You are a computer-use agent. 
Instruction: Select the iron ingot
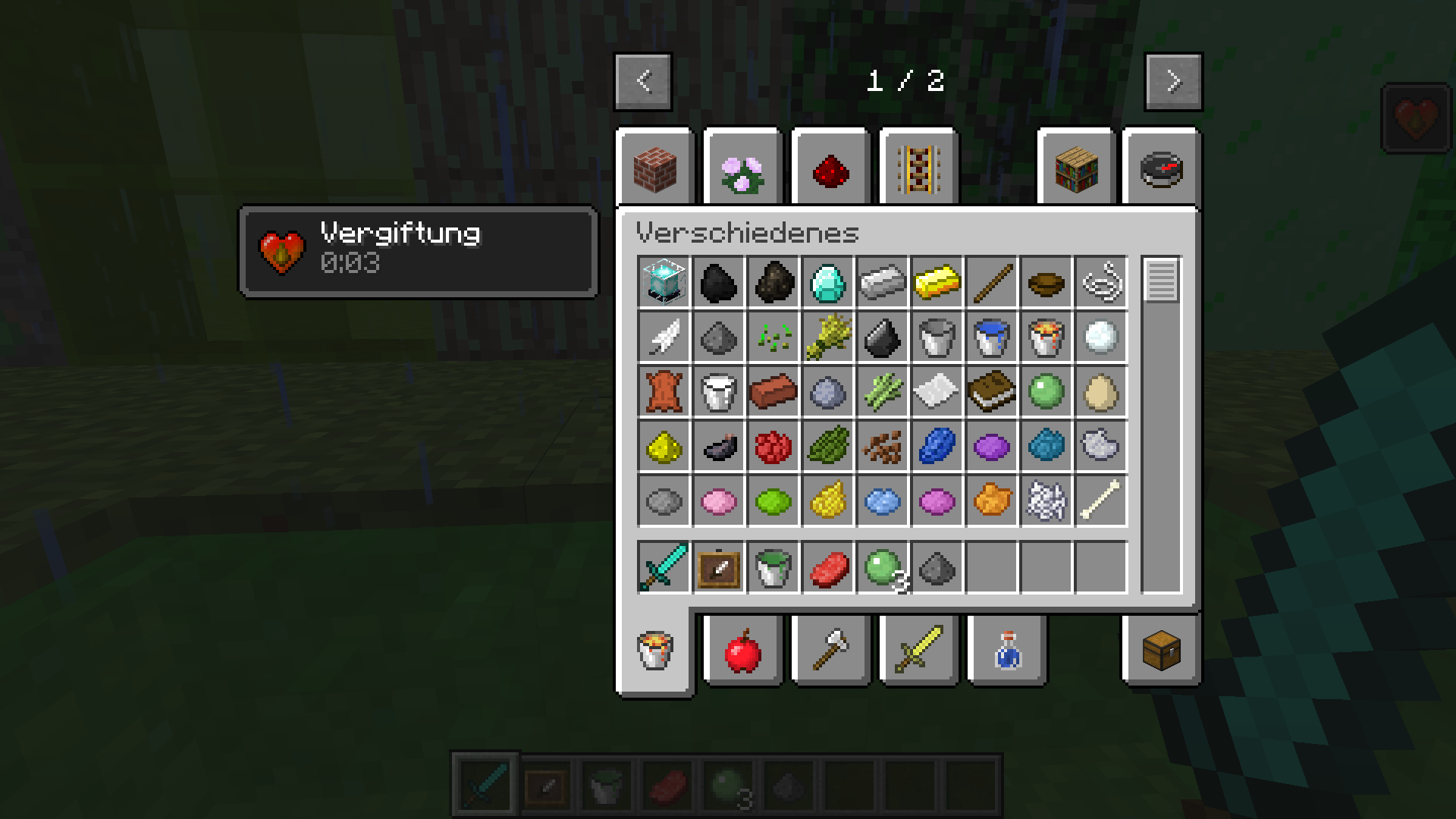[882, 283]
